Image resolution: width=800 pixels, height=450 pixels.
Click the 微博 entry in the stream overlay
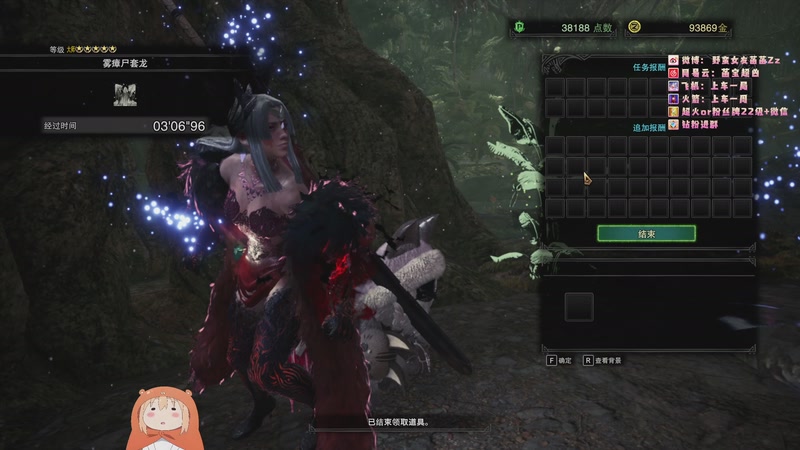(729, 60)
